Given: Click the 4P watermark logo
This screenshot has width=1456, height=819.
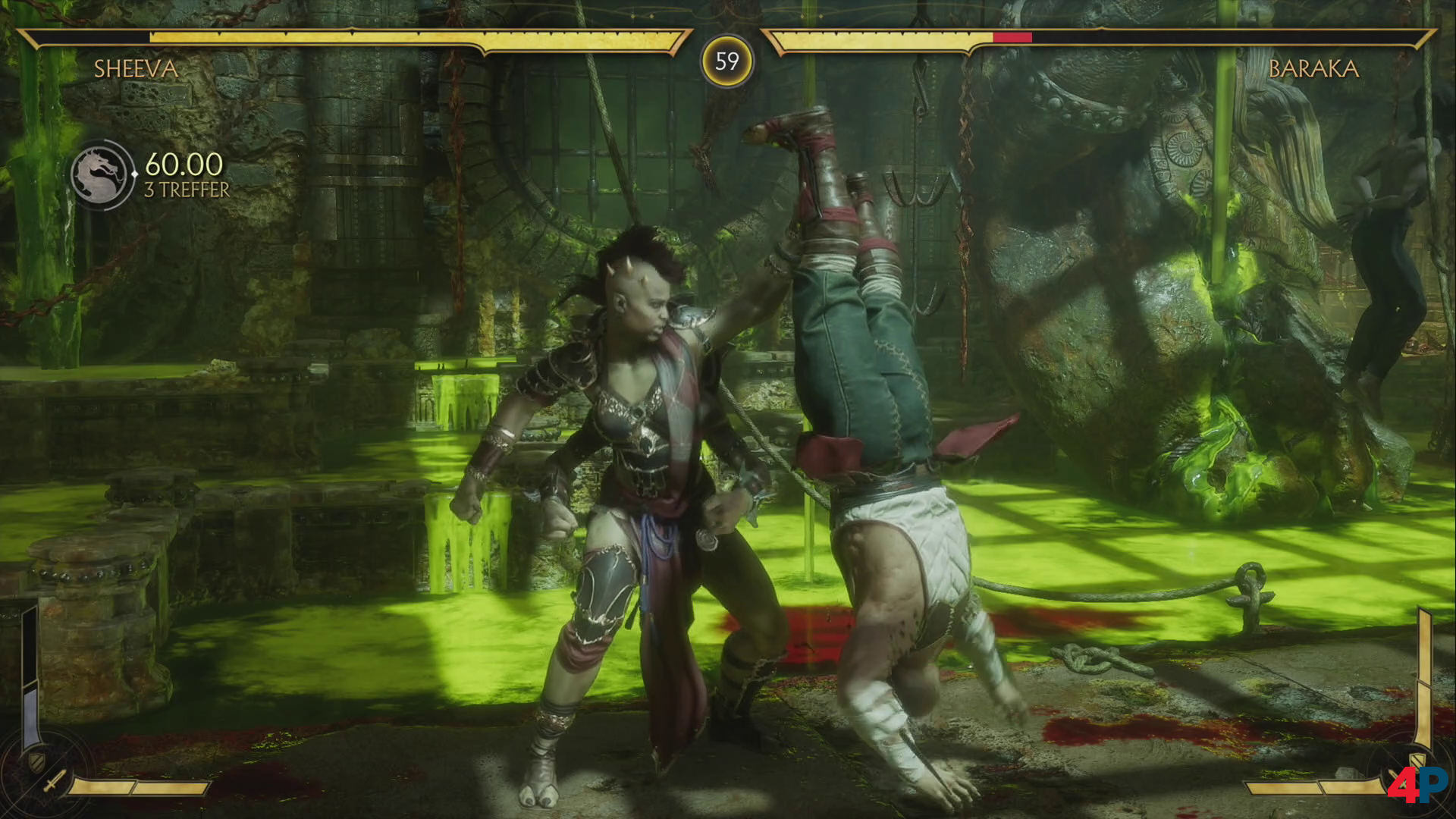Looking at the screenshot, I should tap(1417, 786).
